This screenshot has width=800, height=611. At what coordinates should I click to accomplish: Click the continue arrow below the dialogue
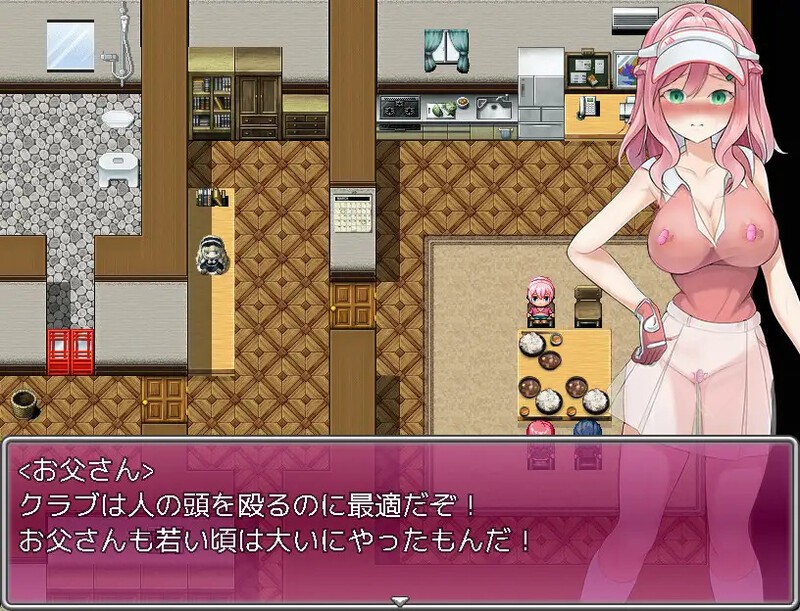[x=400, y=602]
